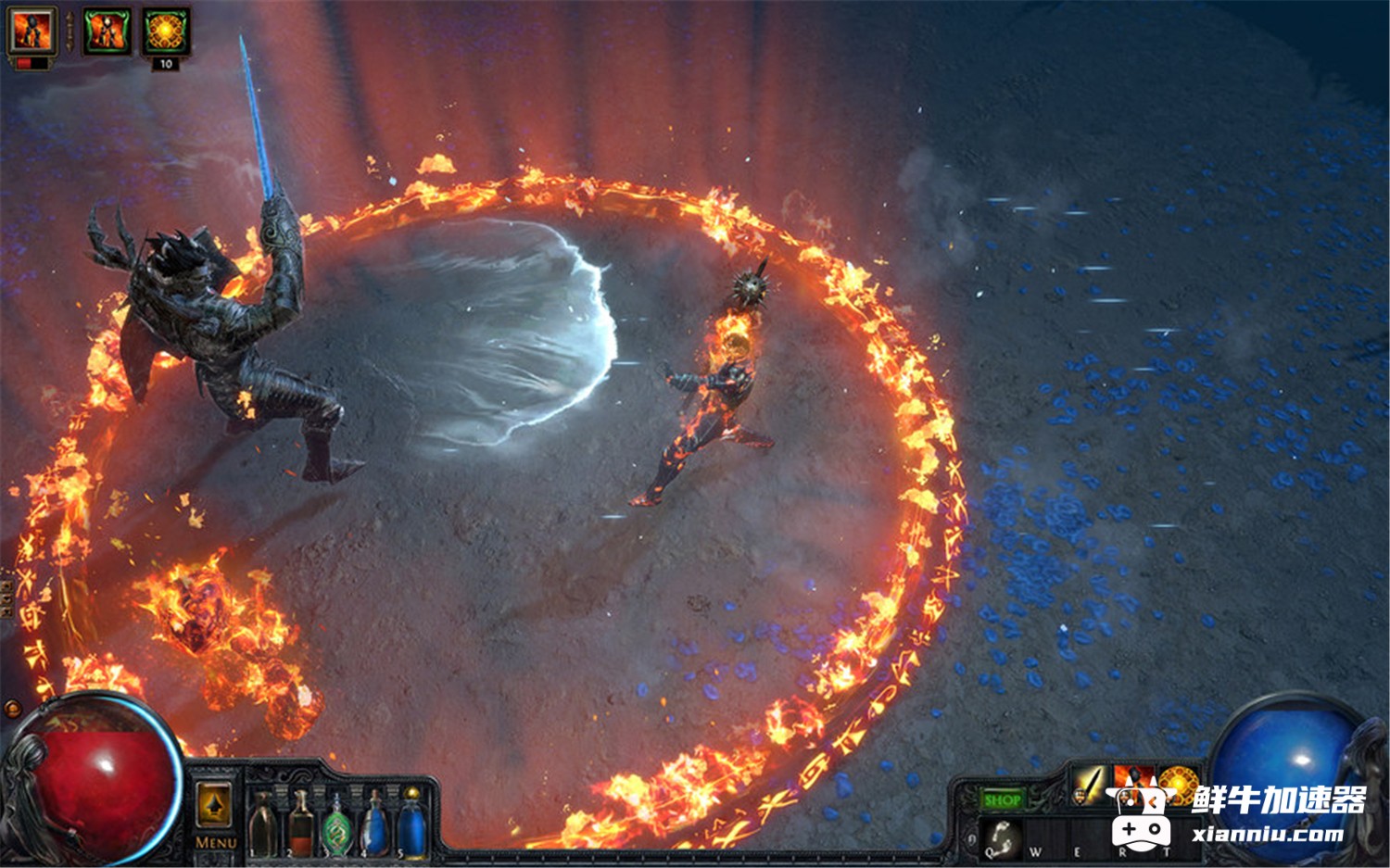Use the empty flask in slot 1

pos(263,824)
